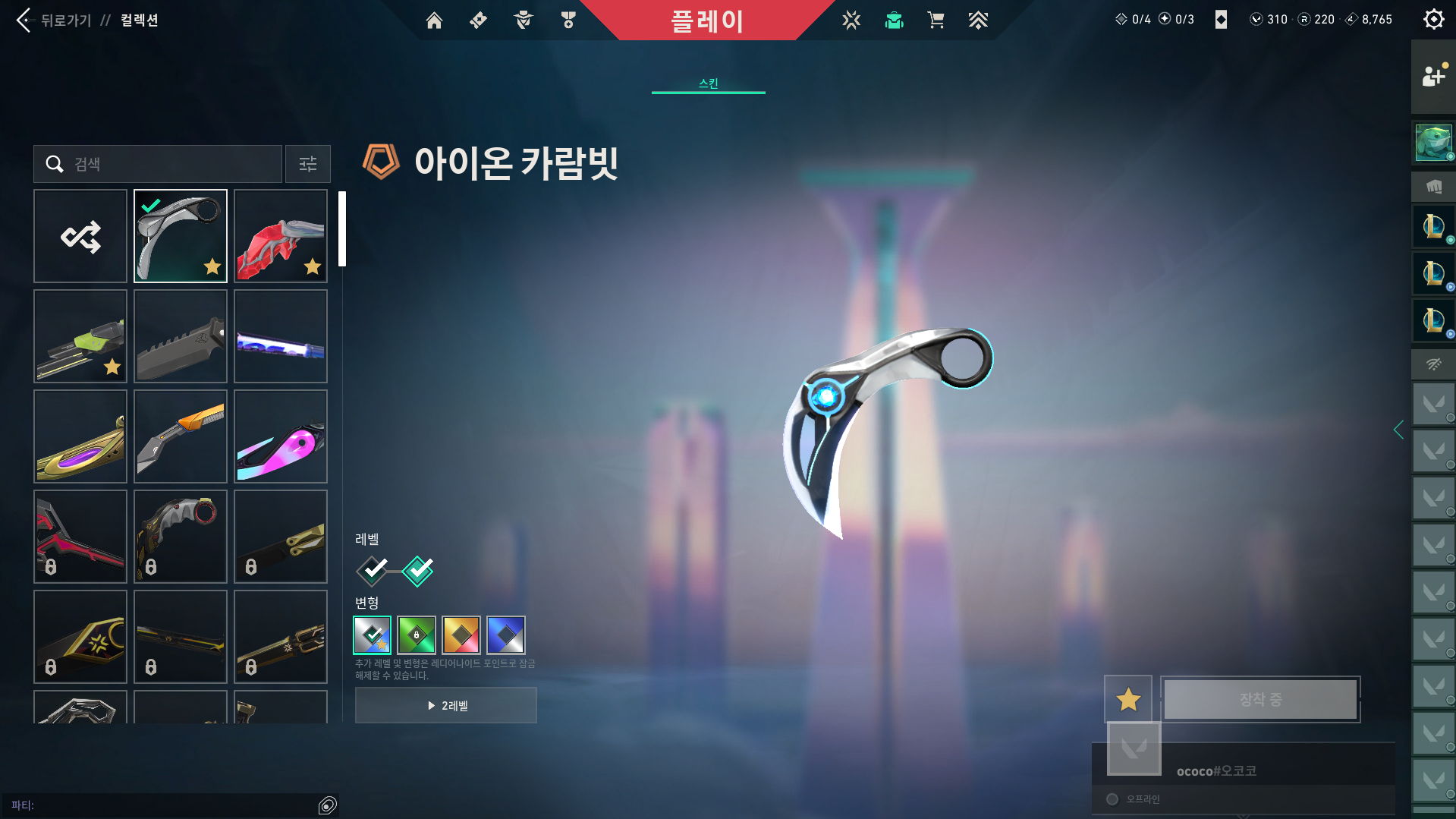The image size is (1456, 819).
Task: Expand the ococo#오코코 friend entry
Action: click(x=1215, y=770)
